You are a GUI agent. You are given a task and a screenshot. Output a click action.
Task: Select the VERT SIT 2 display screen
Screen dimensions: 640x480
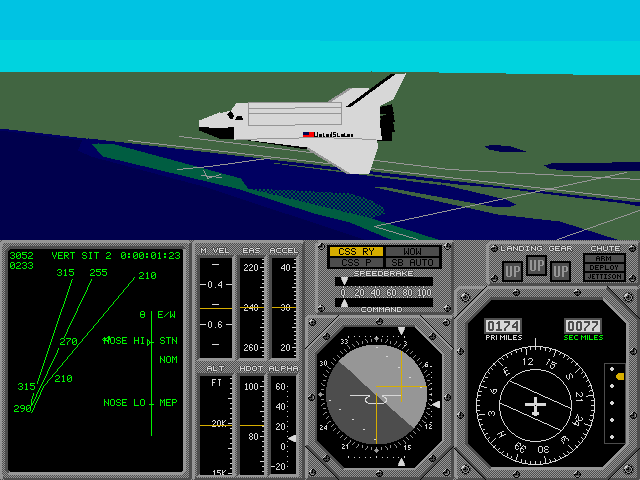click(x=95, y=360)
